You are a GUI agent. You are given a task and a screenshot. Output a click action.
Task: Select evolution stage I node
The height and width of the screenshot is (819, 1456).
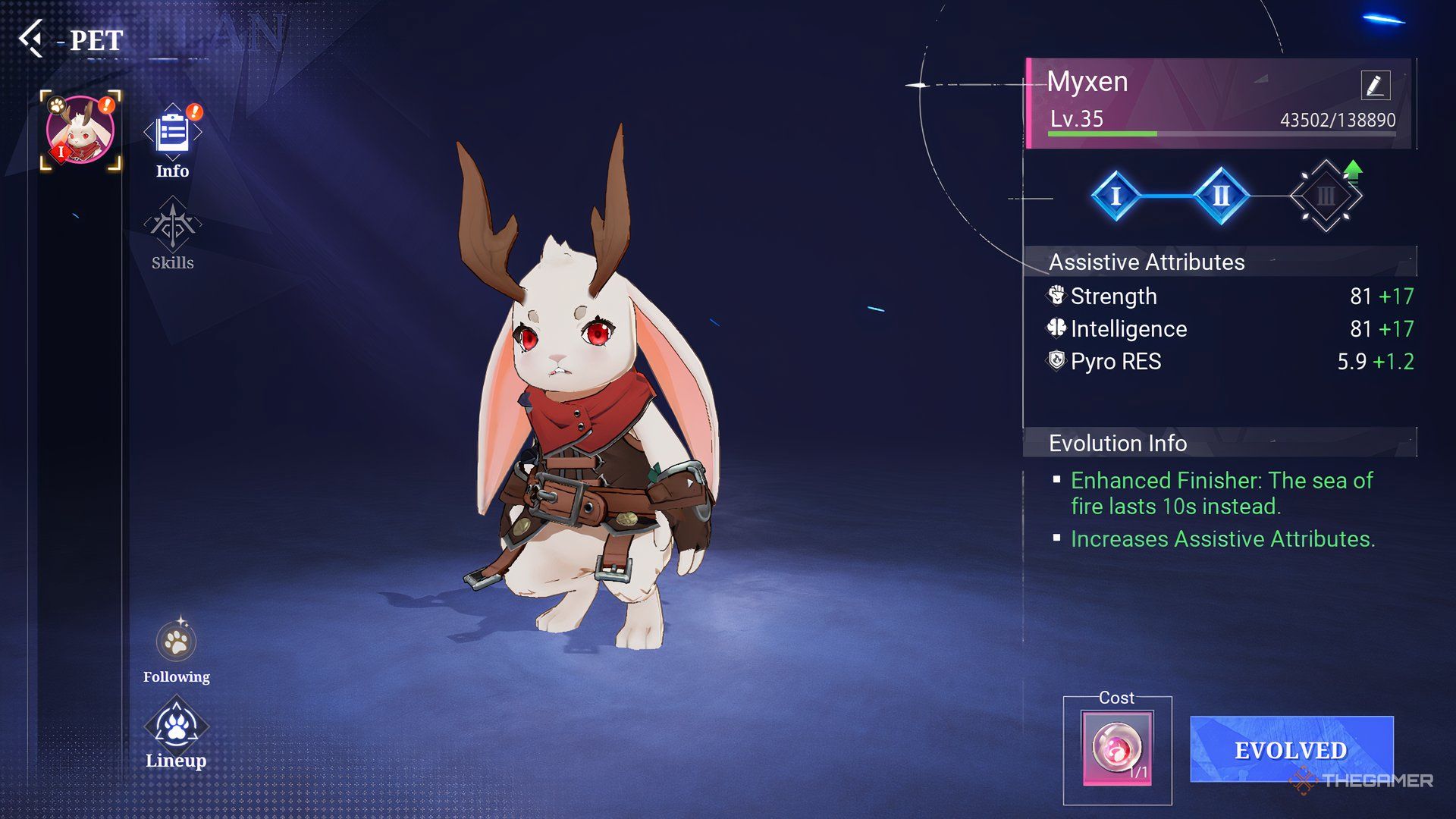(1116, 196)
